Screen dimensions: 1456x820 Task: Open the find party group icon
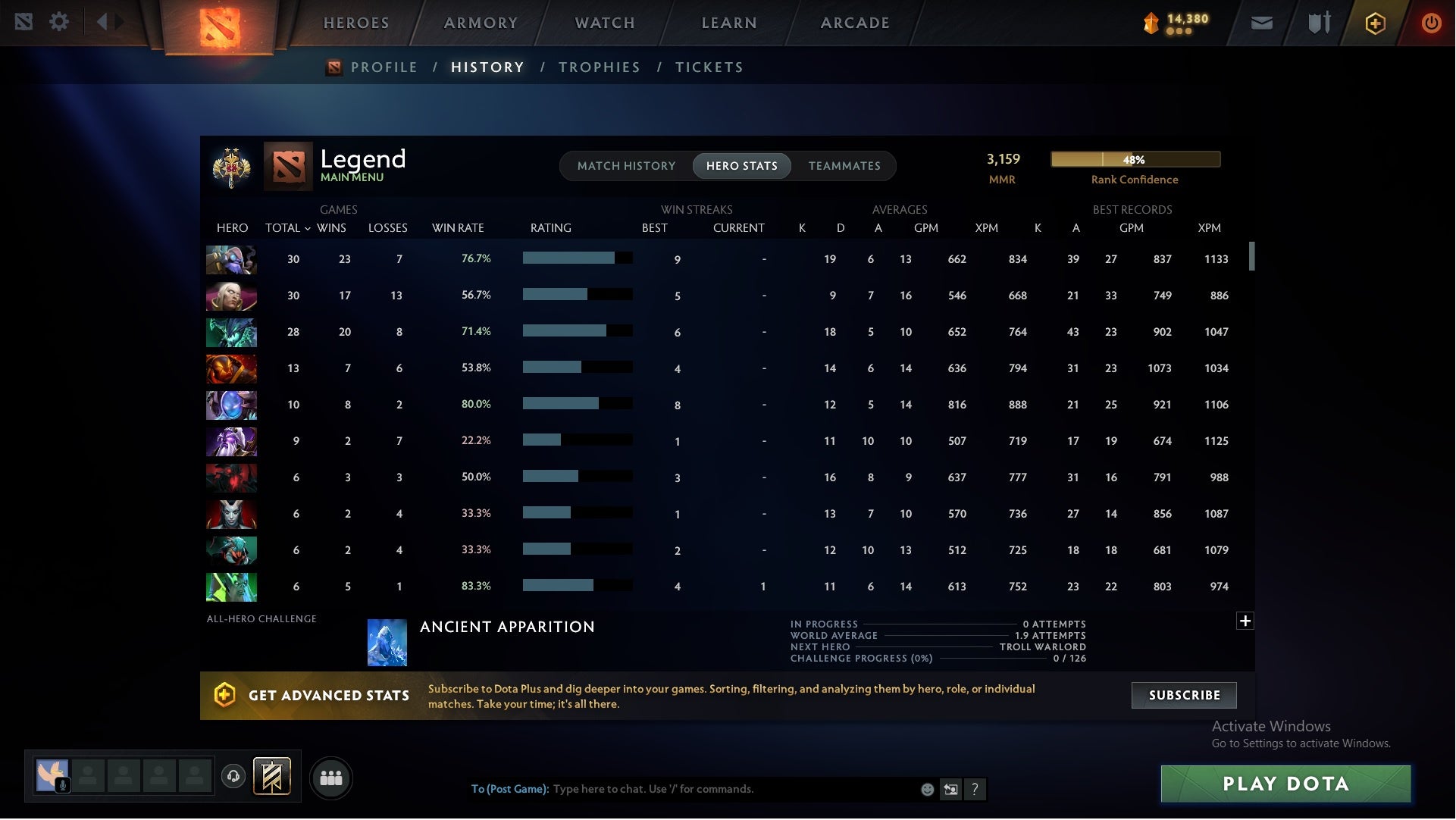click(x=331, y=778)
